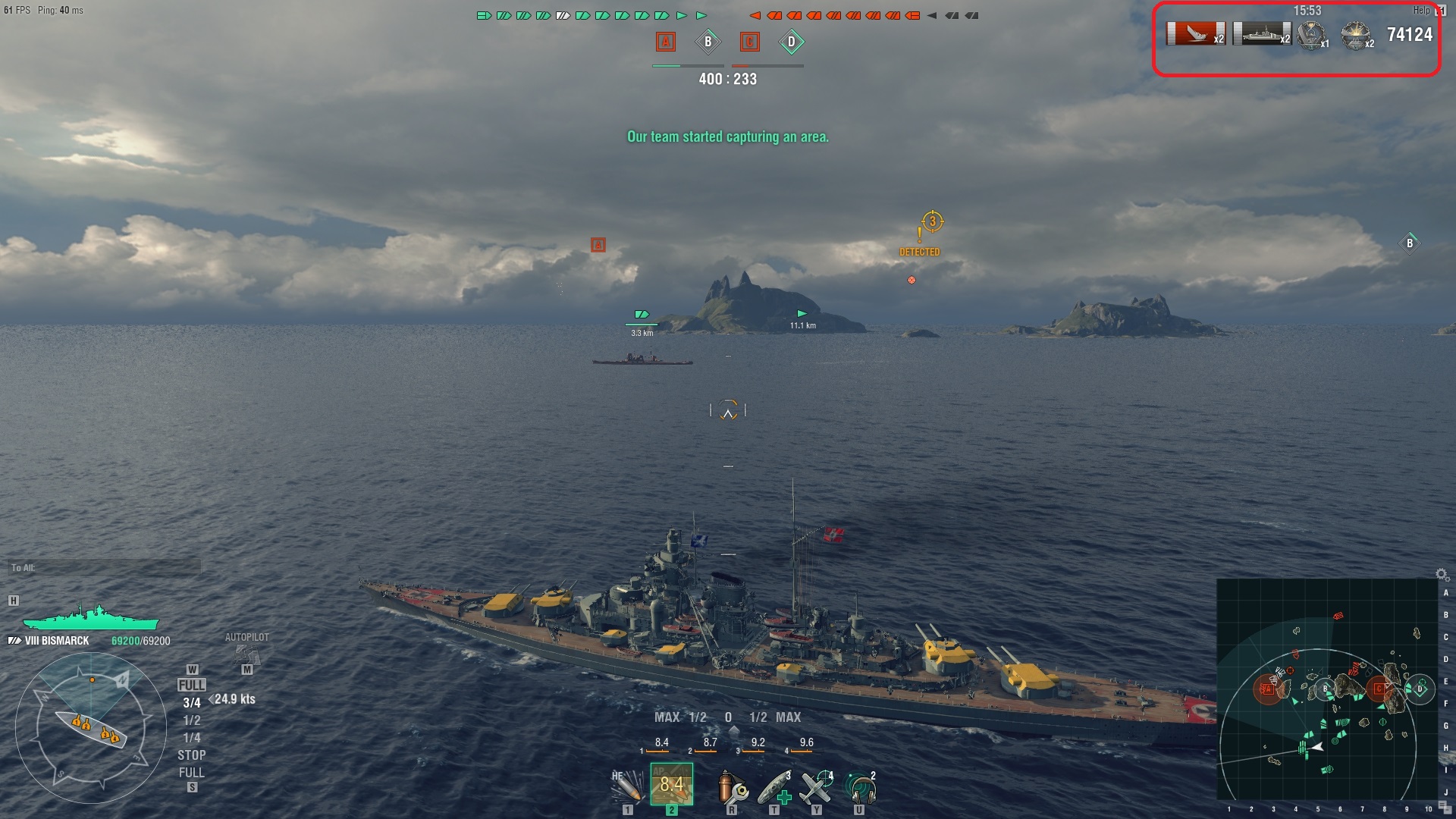Click the 'To All' chat input
The width and height of the screenshot is (1456, 819).
pyautogui.click(x=105, y=568)
